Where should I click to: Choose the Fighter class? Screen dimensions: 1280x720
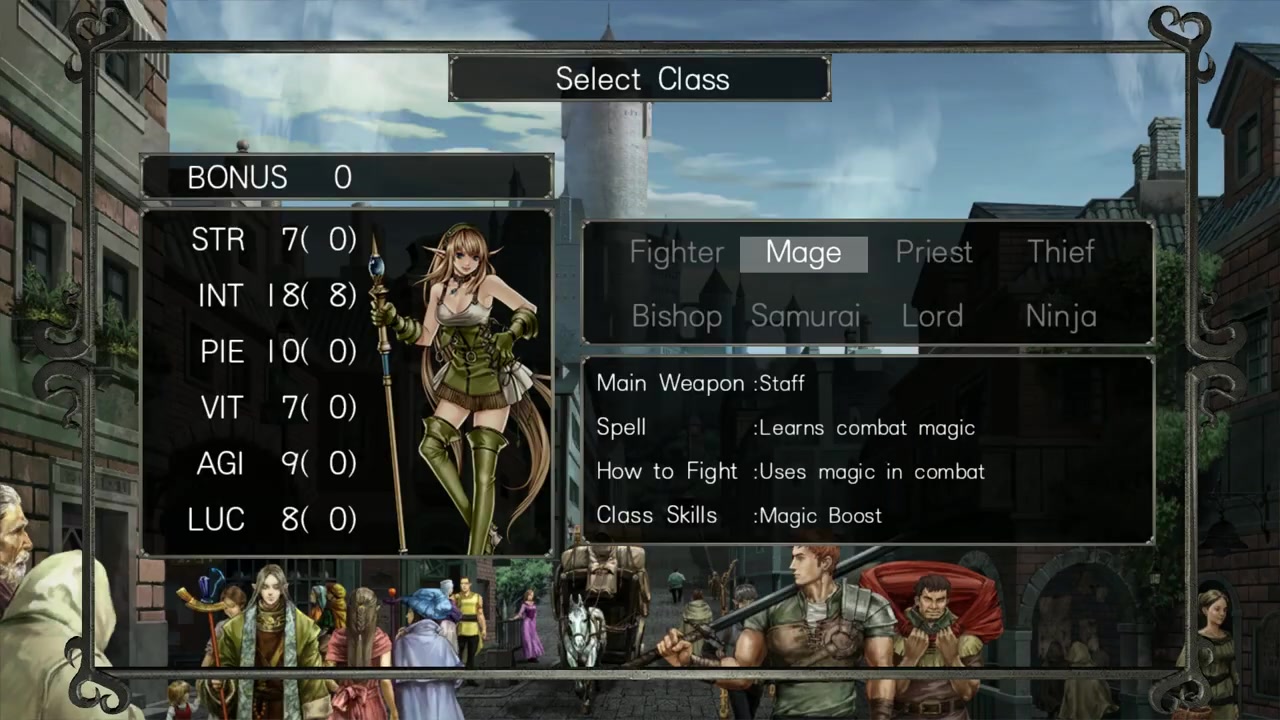[x=676, y=253]
